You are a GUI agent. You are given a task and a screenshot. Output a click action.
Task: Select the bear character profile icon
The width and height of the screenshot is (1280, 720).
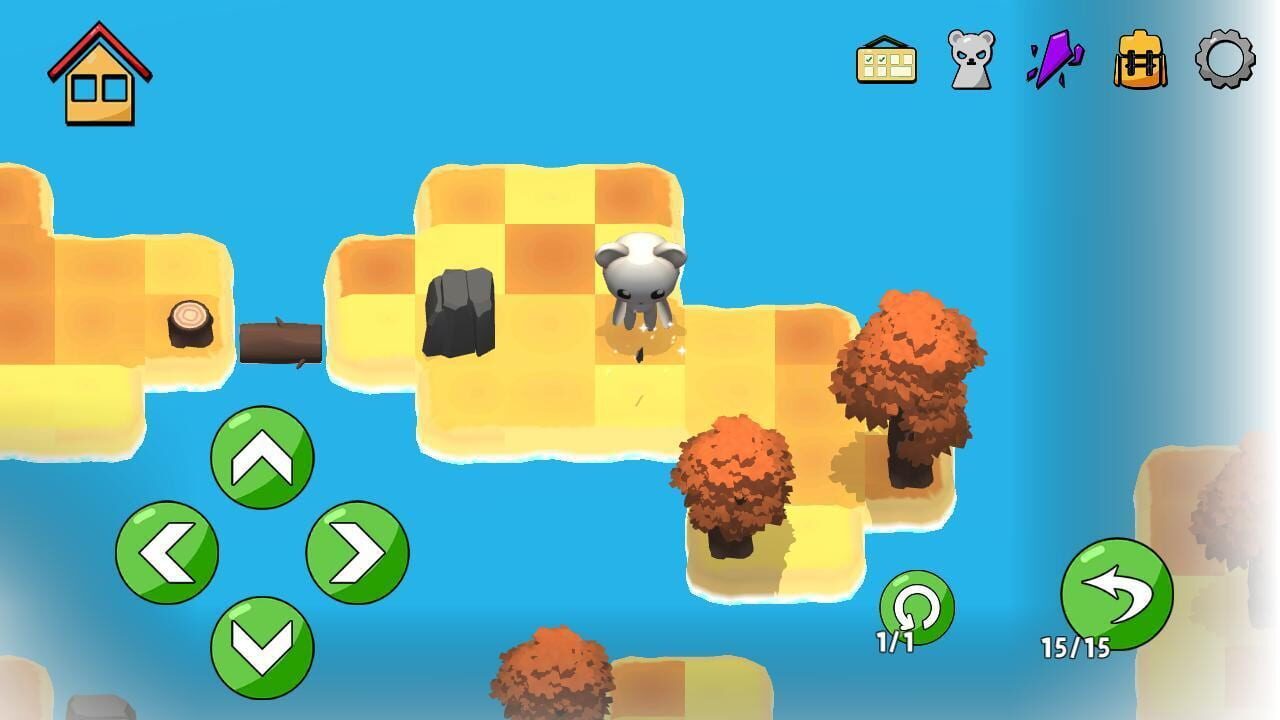tap(969, 62)
